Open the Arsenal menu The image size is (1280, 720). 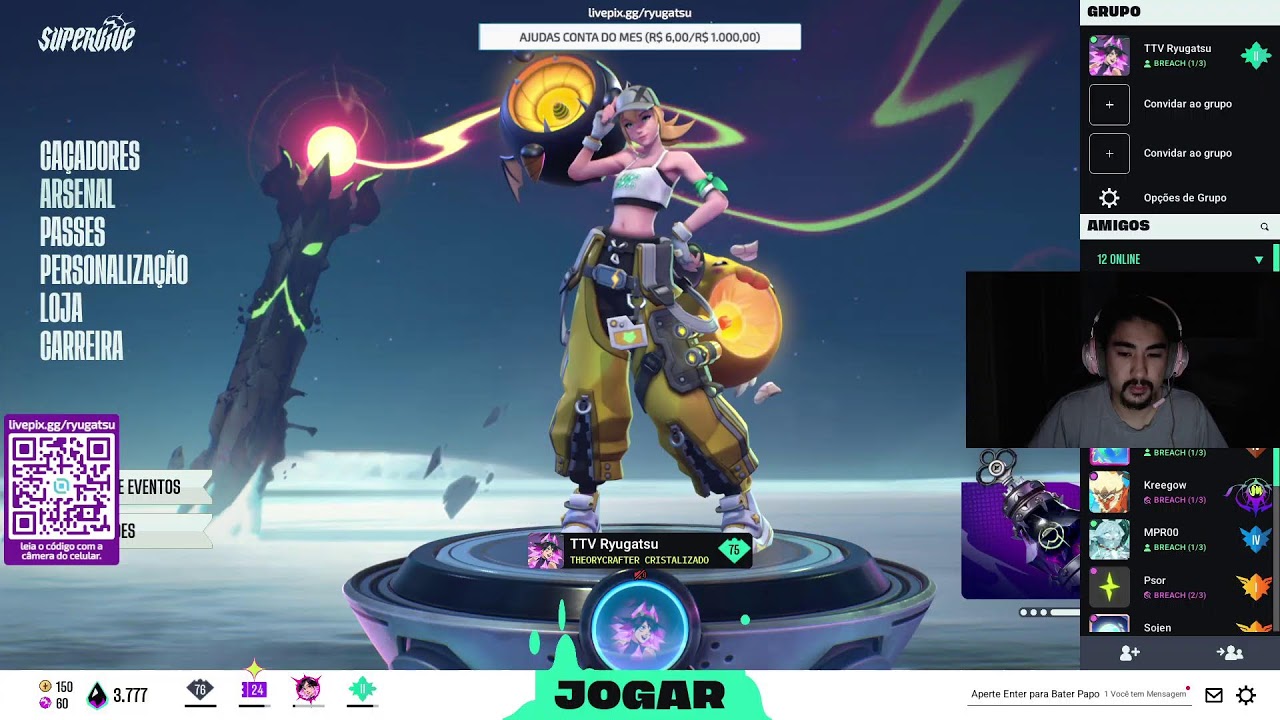click(77, 195)
